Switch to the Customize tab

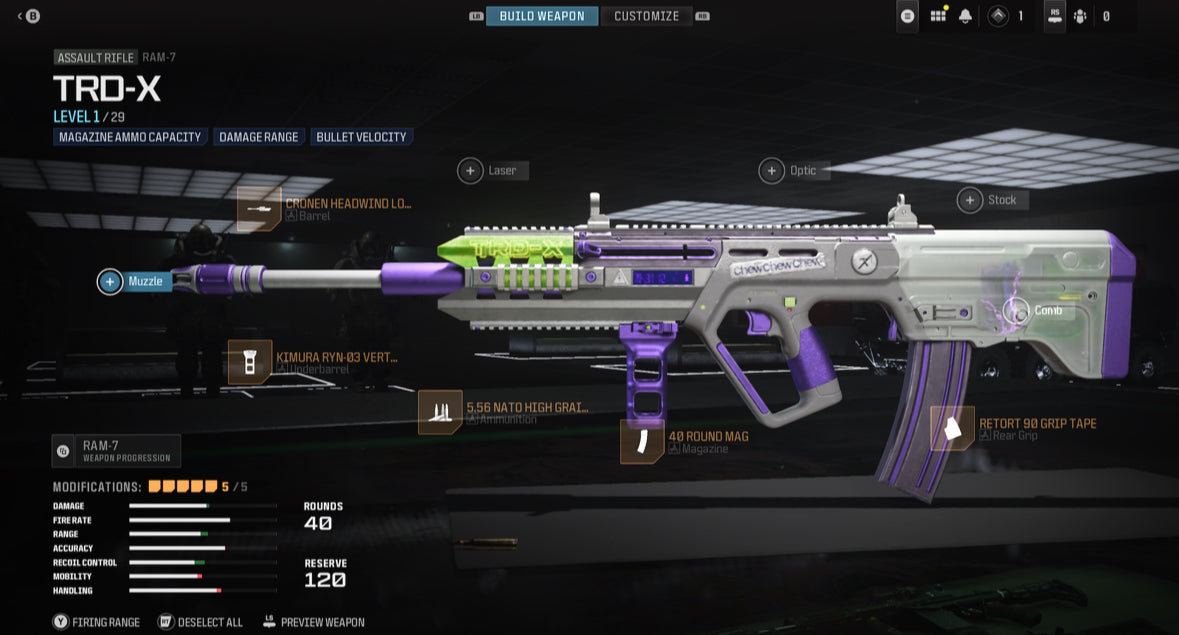646,16
